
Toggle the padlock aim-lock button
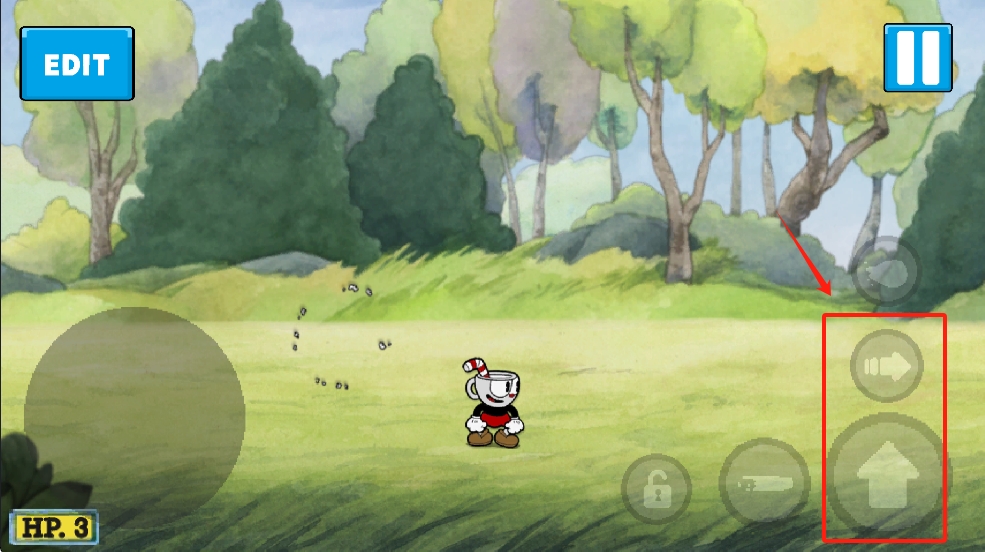(656, 489)
